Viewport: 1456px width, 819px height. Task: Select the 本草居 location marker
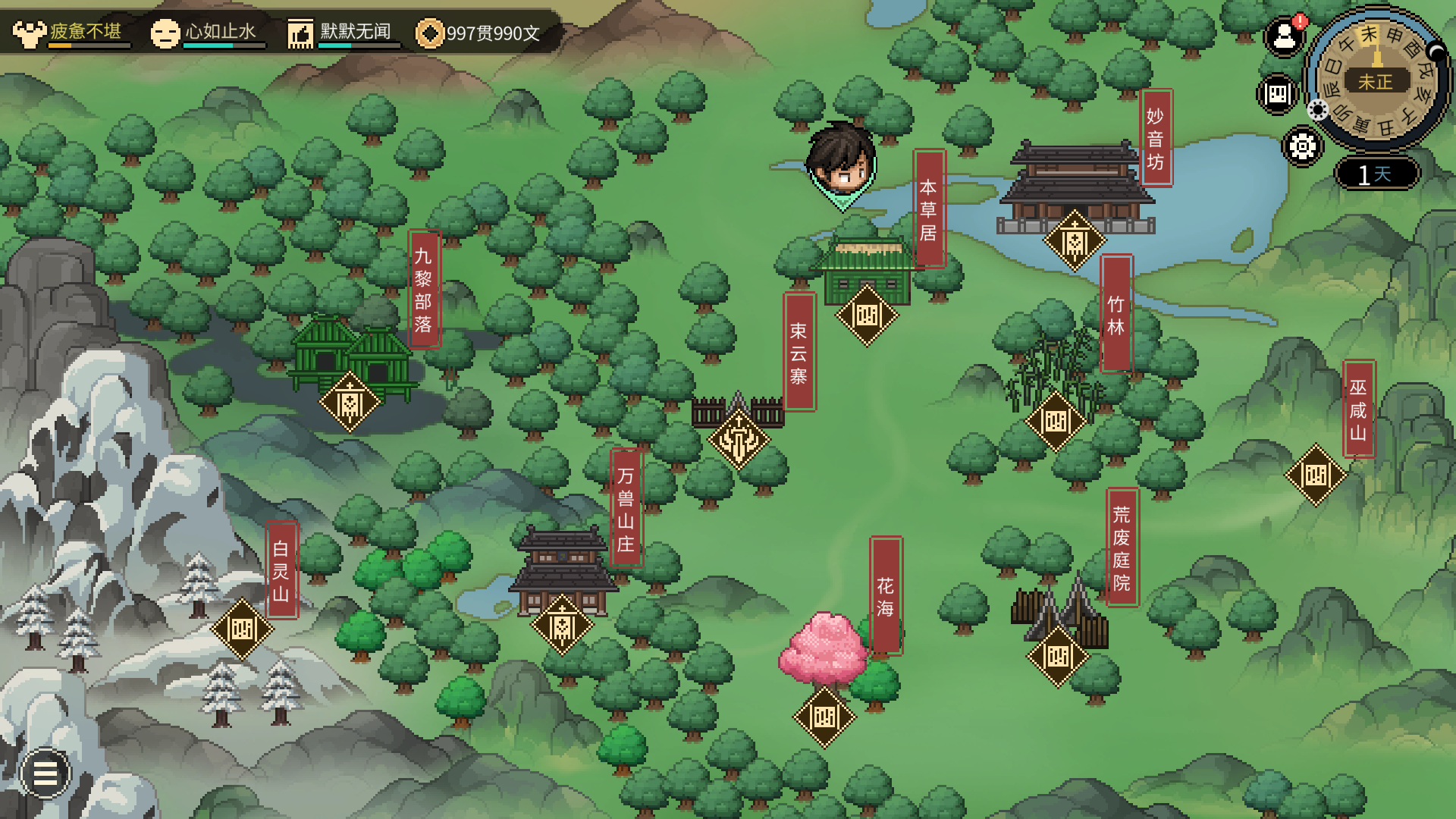tap(867, 315)
